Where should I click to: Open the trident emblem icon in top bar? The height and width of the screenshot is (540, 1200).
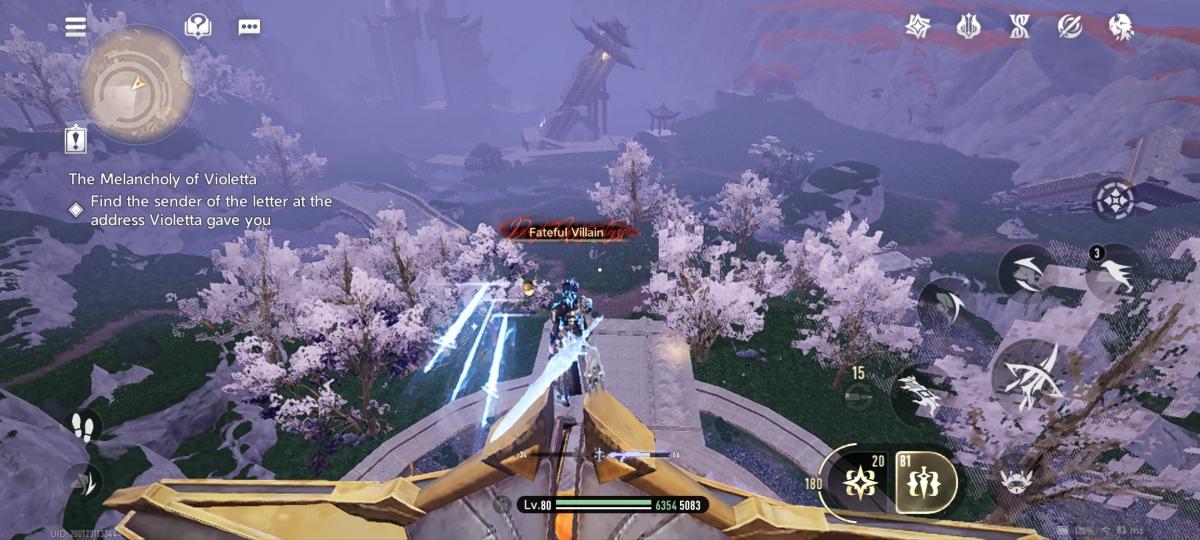968,27
